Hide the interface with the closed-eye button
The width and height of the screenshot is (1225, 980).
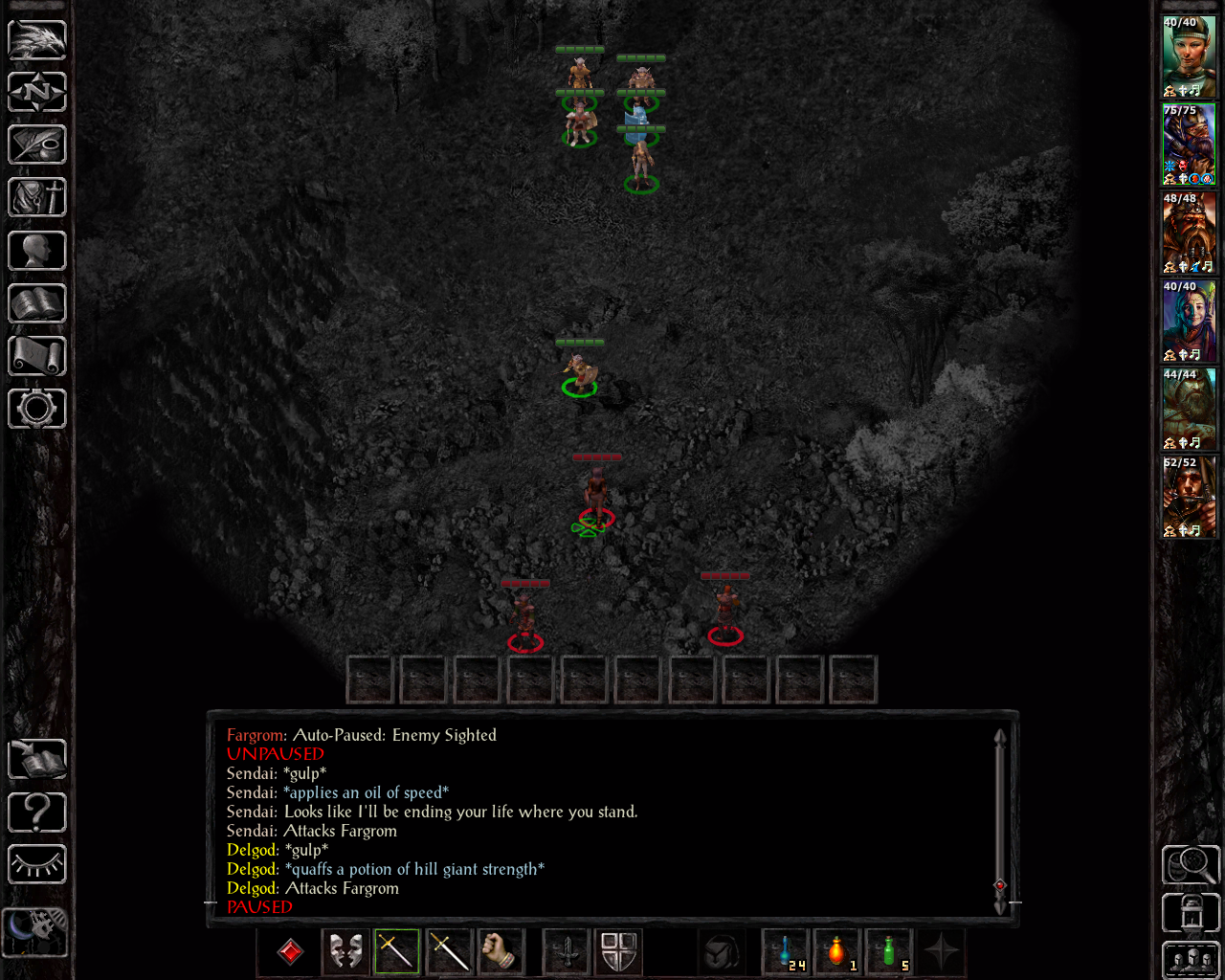[37, 865]
